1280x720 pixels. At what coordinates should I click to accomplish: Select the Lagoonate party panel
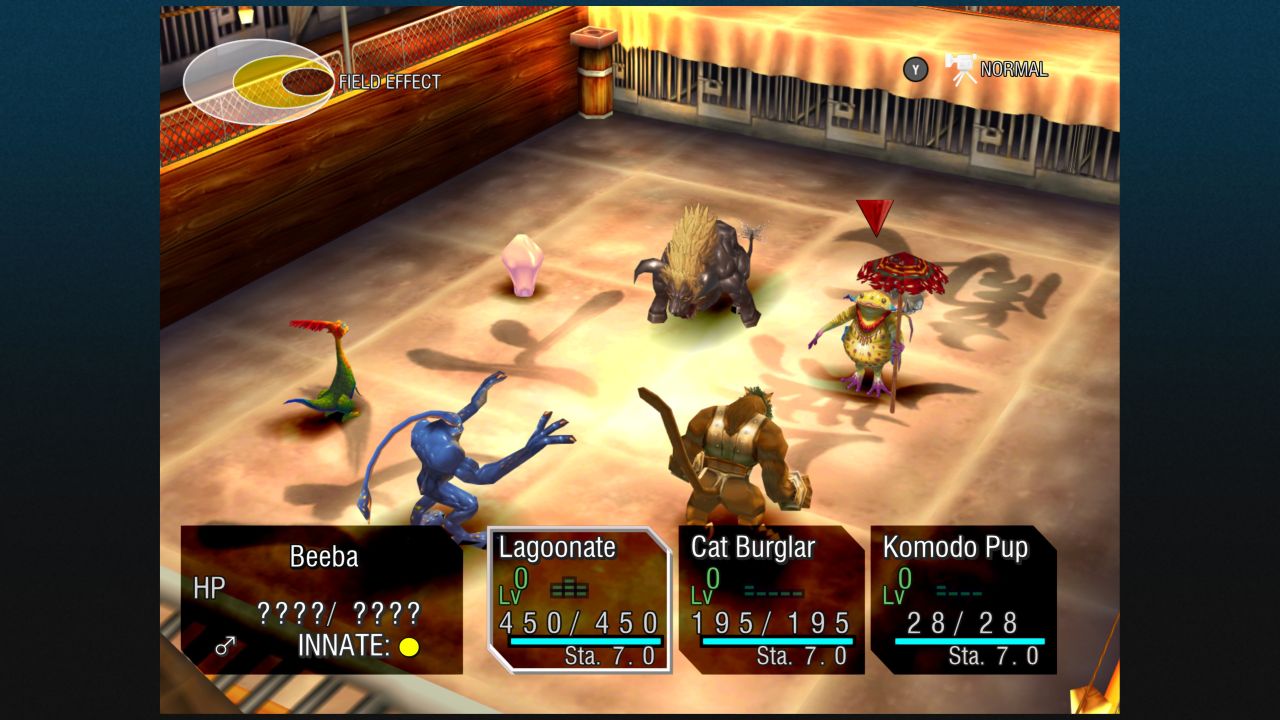pos(579,600)
